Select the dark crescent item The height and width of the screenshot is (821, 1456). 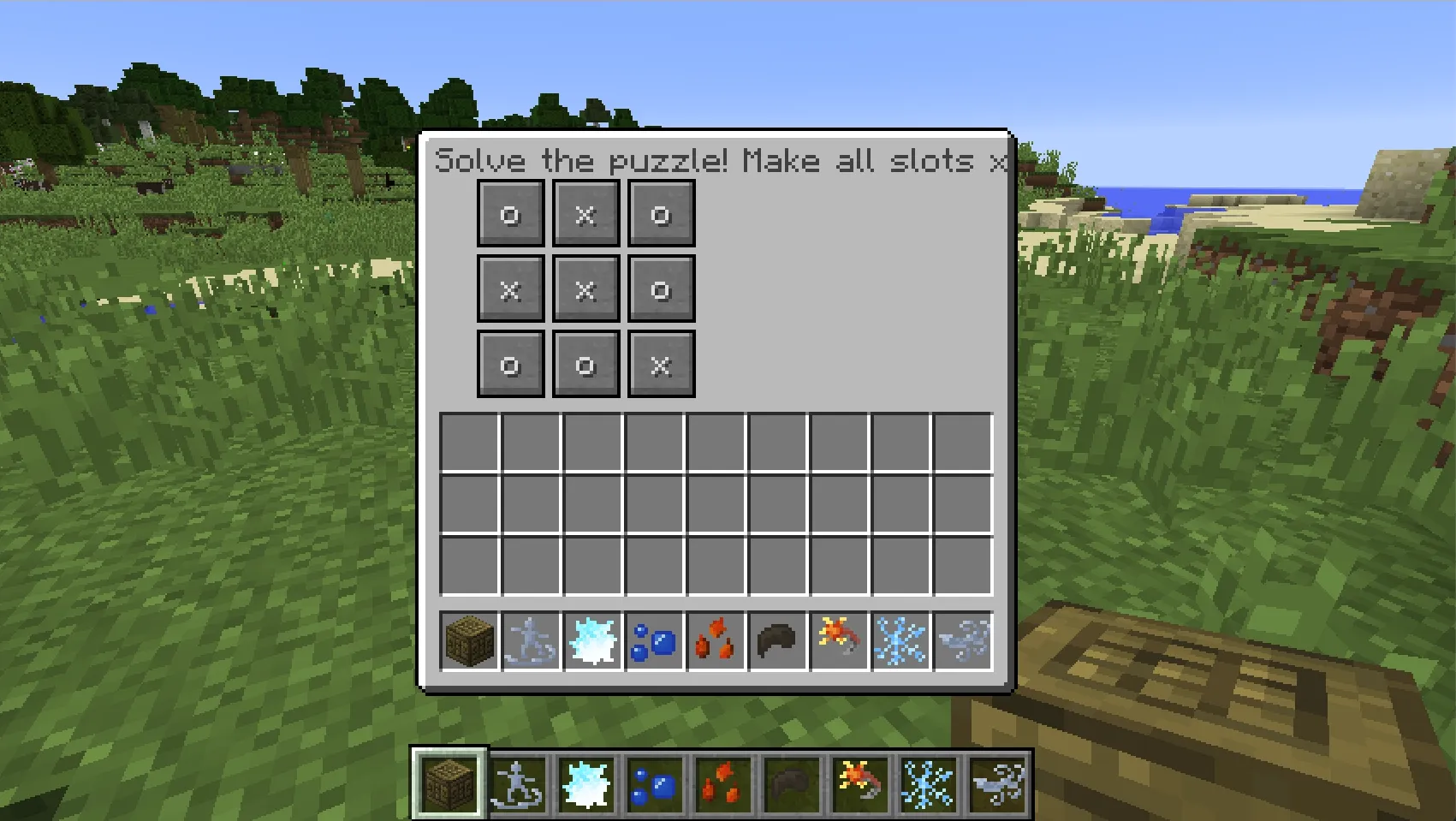pyautogui.click(x=778, y=640)
